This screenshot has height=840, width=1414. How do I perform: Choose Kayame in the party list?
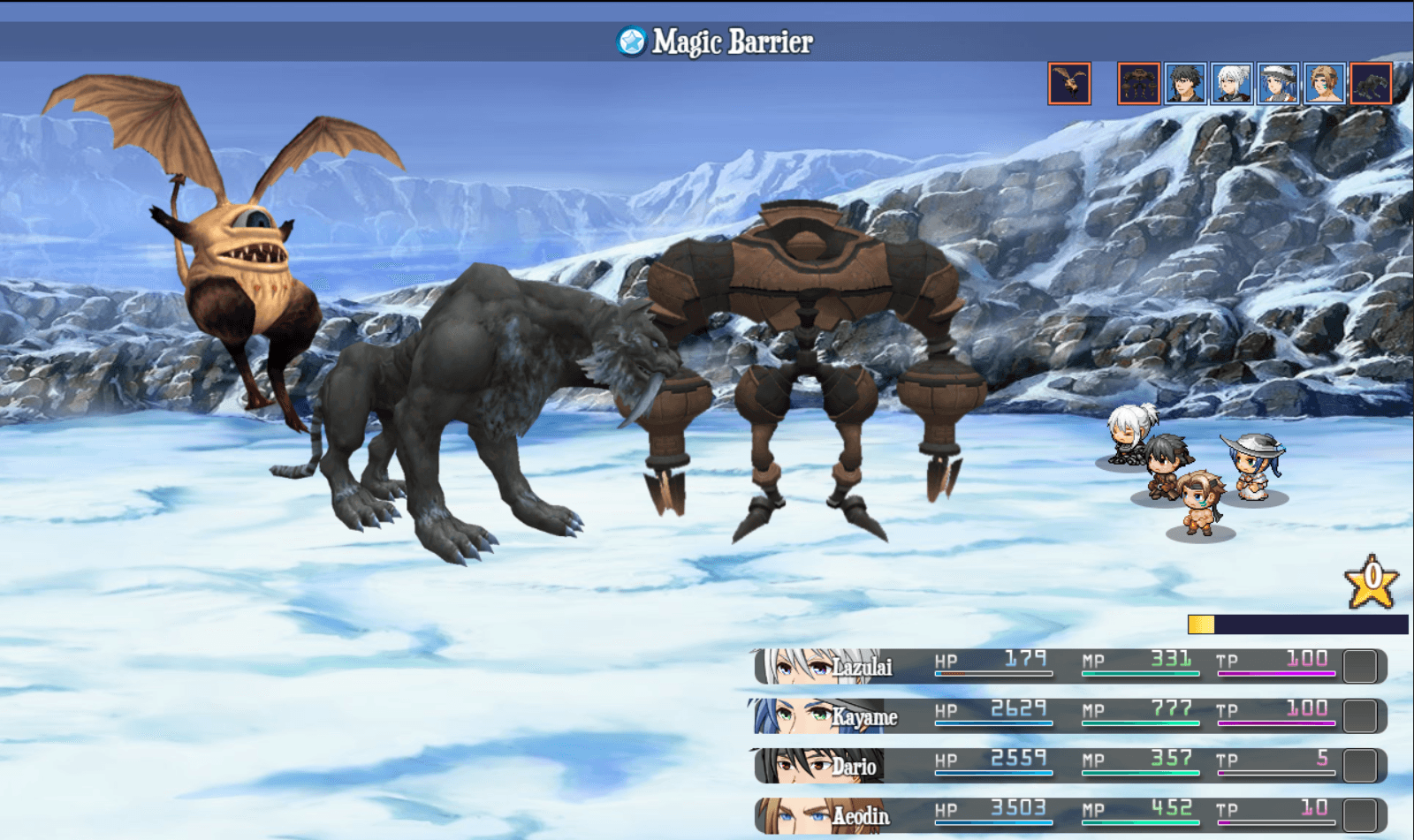1069,716
